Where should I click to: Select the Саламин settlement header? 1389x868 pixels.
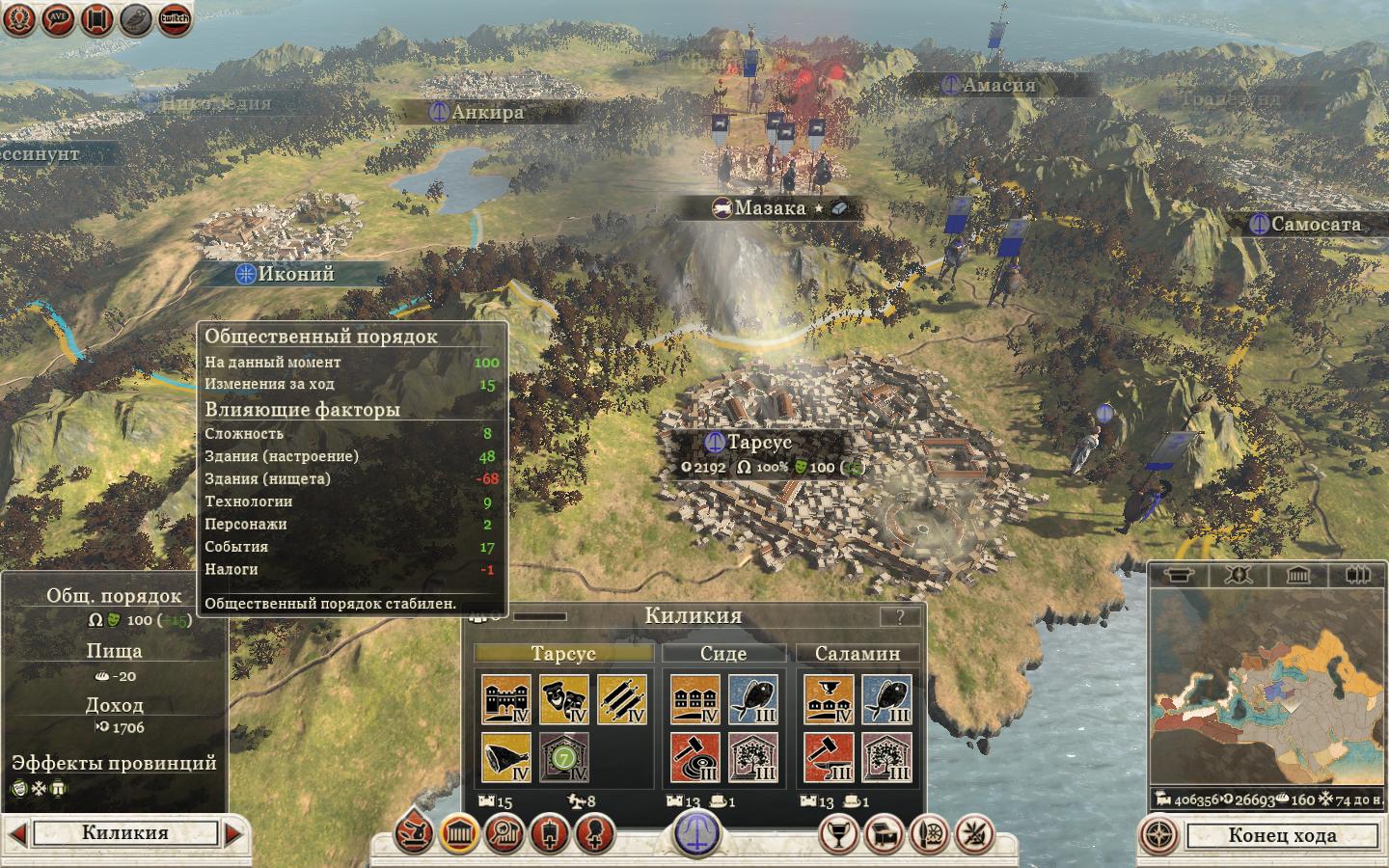(x=857, y=654)
